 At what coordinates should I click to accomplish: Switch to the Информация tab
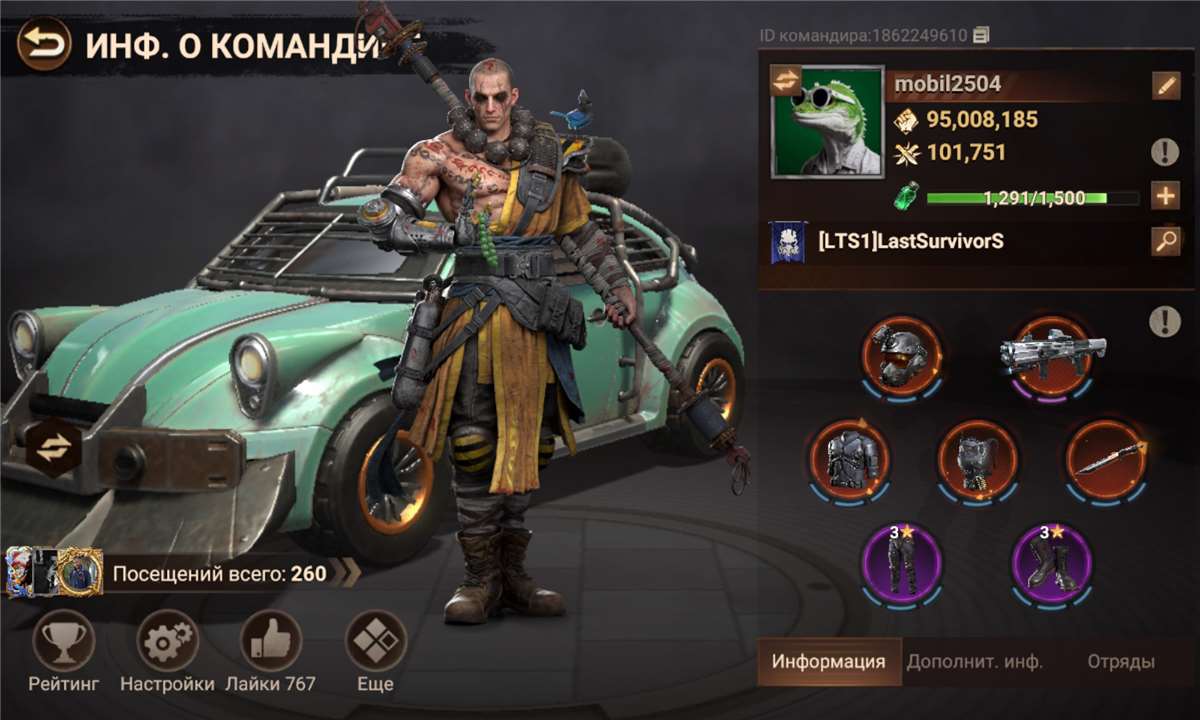pyautogui.click(x=829, y=662)
